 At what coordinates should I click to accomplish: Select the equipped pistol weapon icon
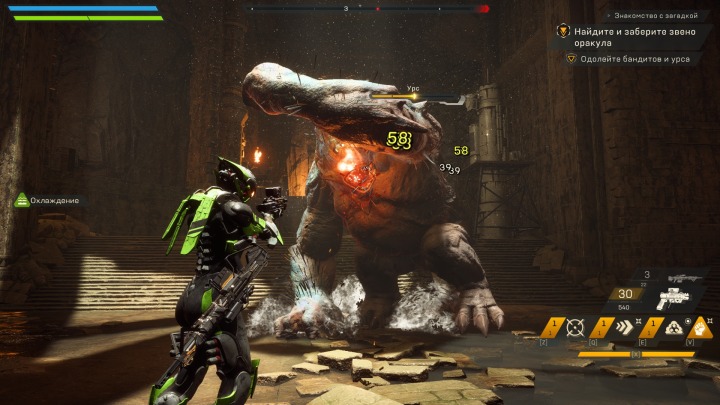[676, 299]
